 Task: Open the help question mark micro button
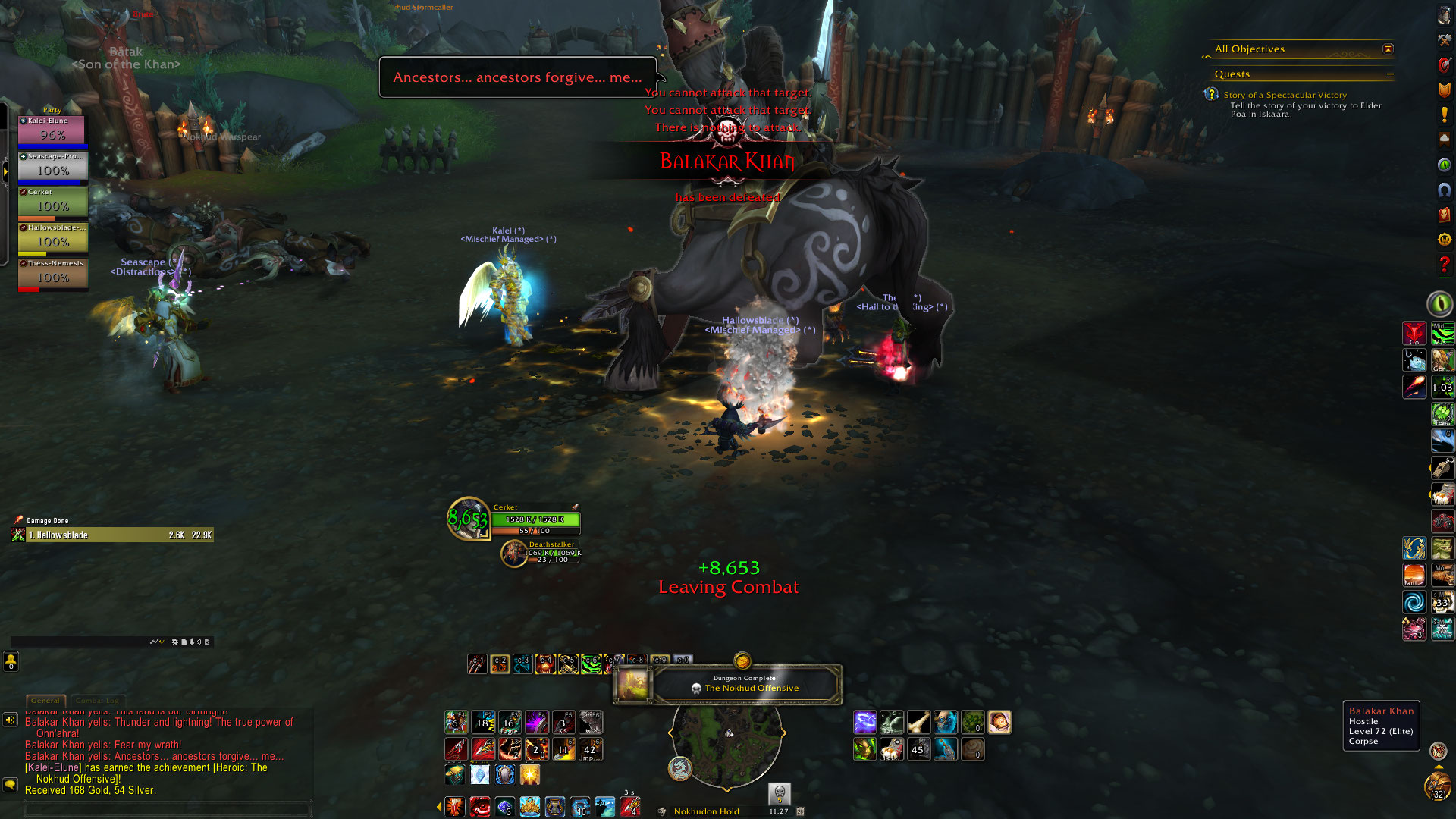click(x=1444, y=265)
